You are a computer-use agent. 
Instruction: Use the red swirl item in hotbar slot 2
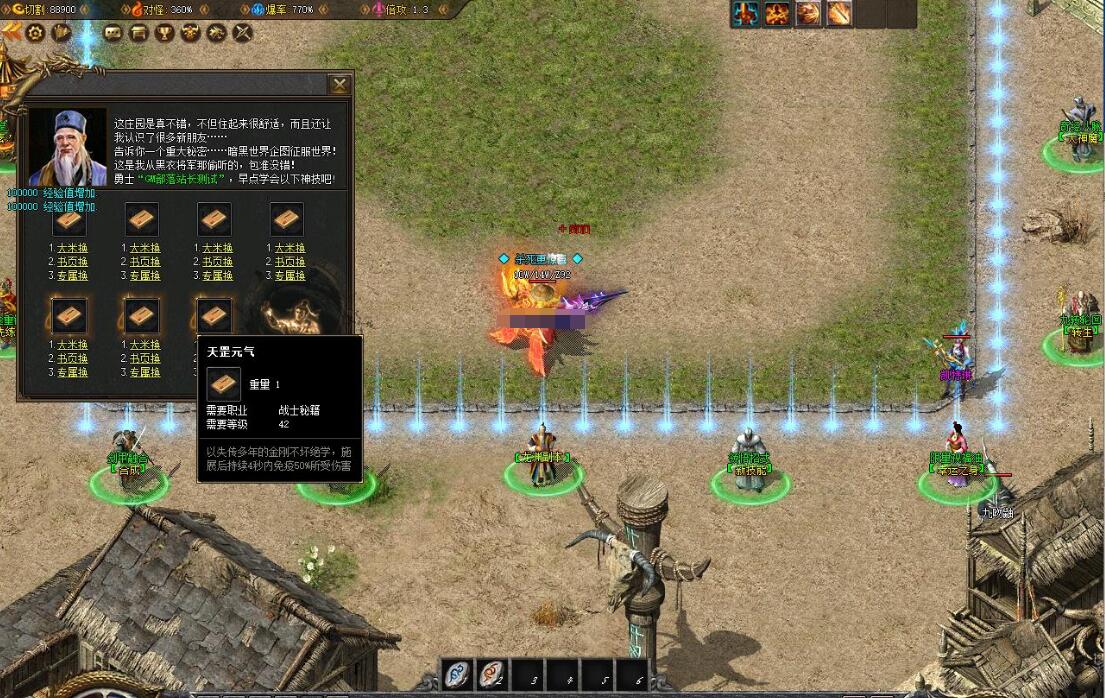493,675
